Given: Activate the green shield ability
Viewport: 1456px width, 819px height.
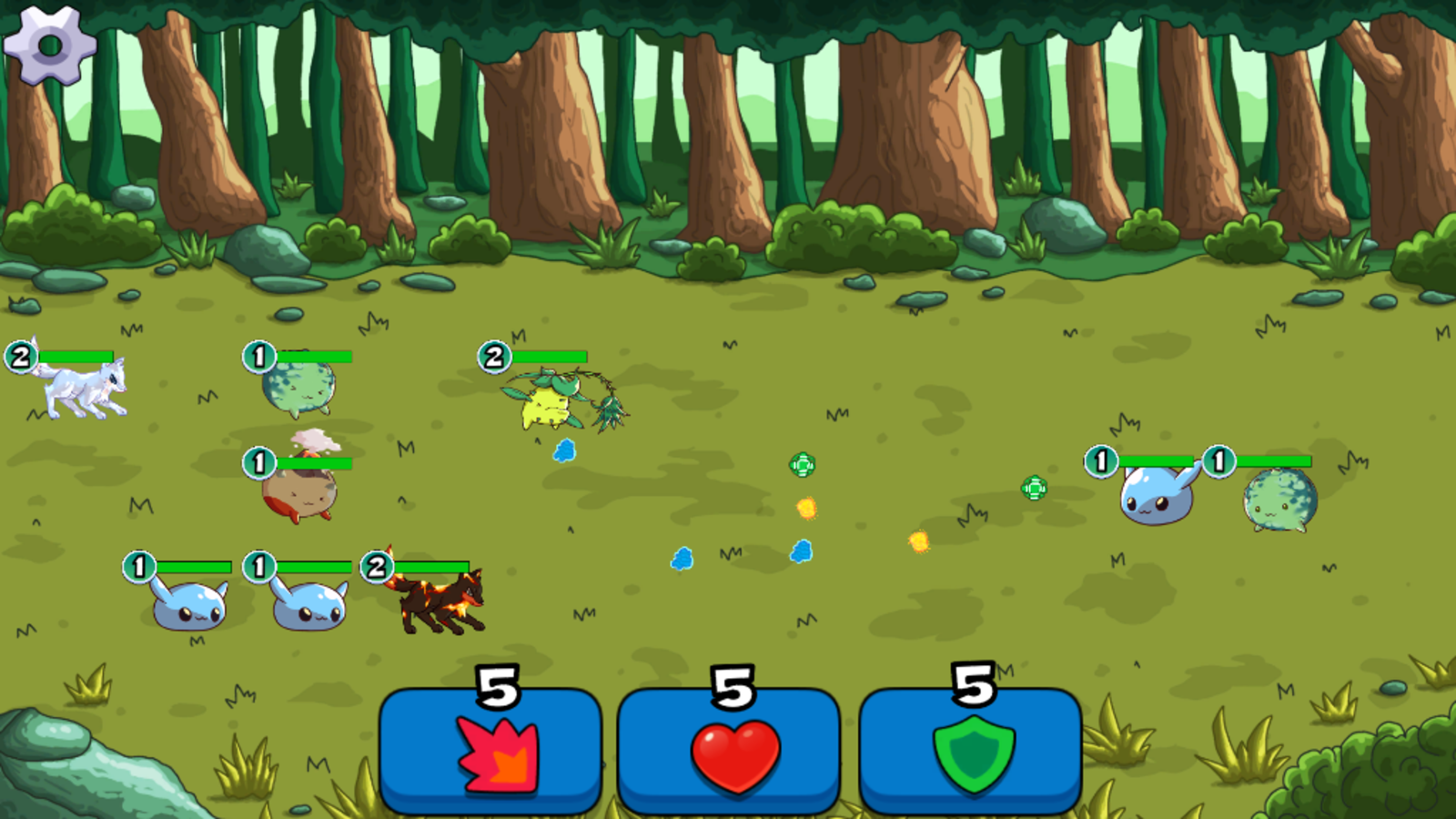Looking at the screenshot, I should [x=973, y=753].
